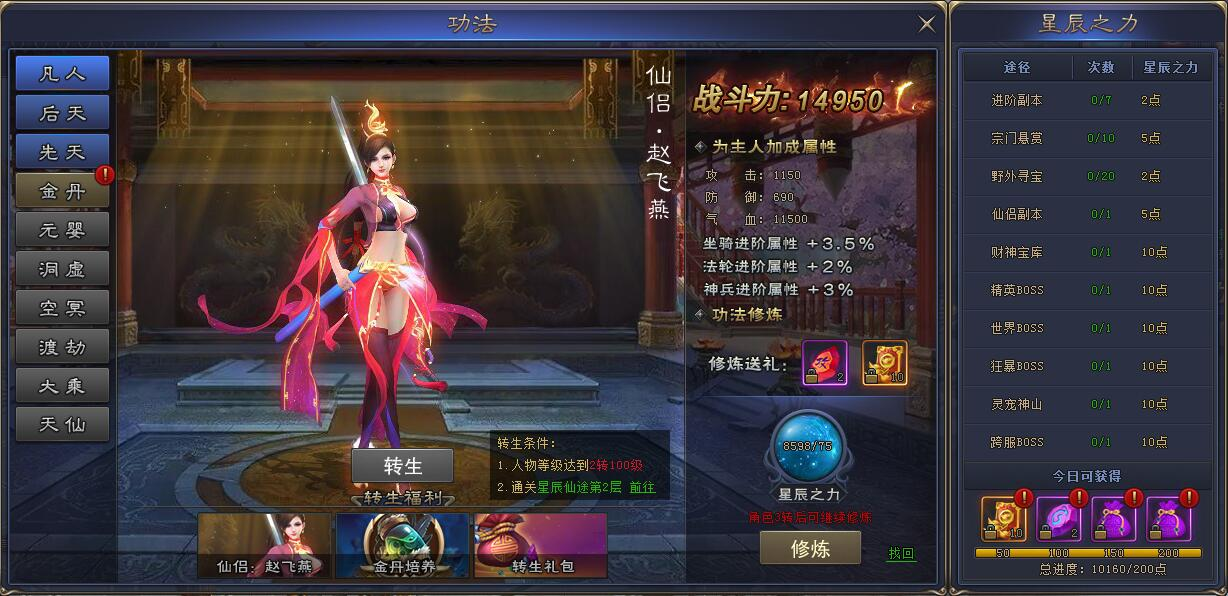Image resolution: width=1228 pixels, height=596 pixels.
Task: Click the 转生 rebirth button
Action: click(402, 465)
